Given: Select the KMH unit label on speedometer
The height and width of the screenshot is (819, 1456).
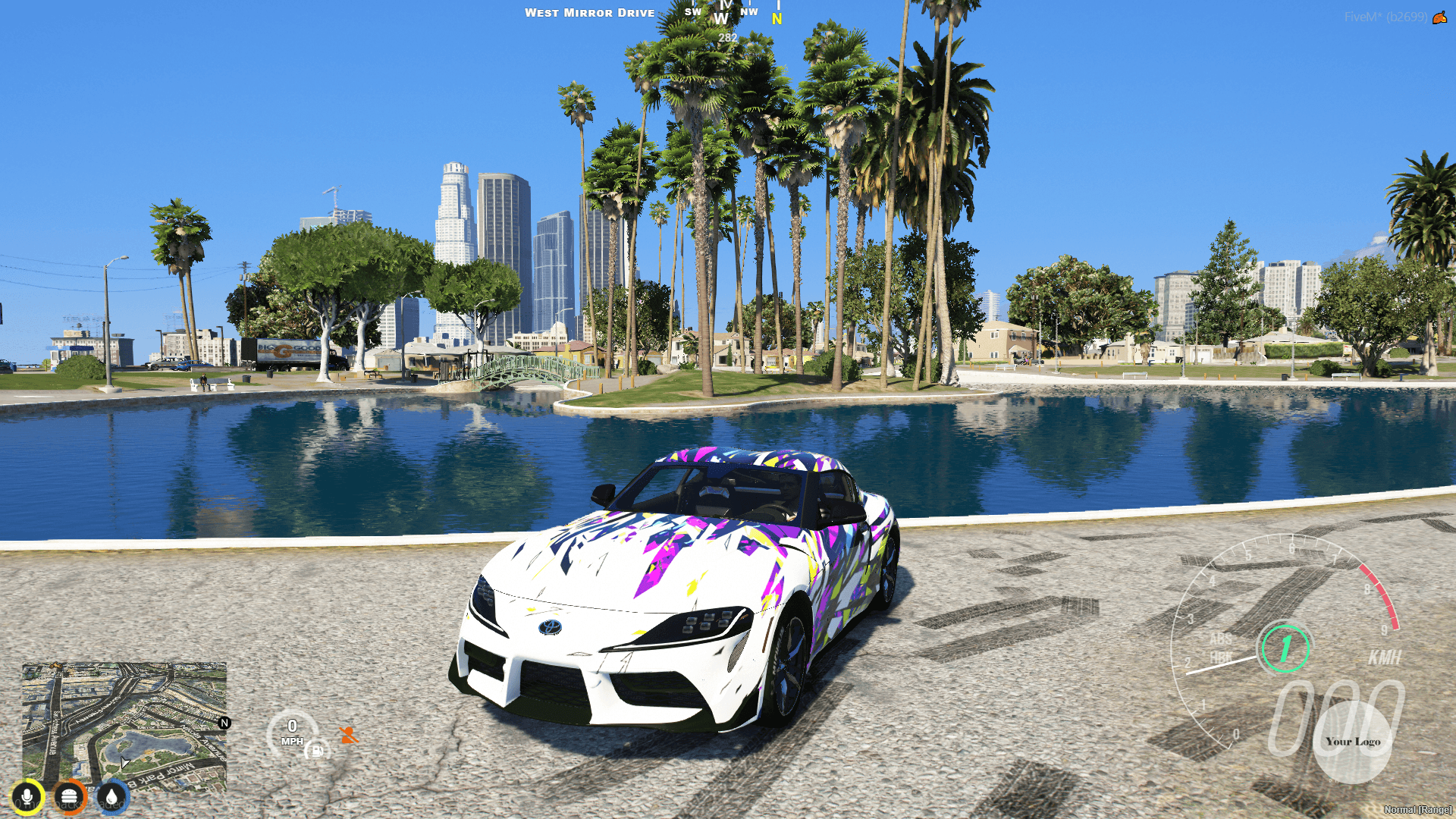Looking at the screenshot, I should pyautogui.click(x=1385, y=659).
